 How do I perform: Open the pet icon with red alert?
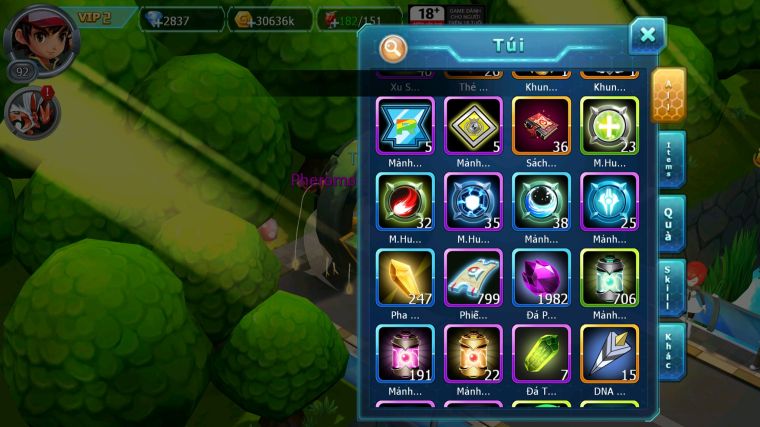31,111
